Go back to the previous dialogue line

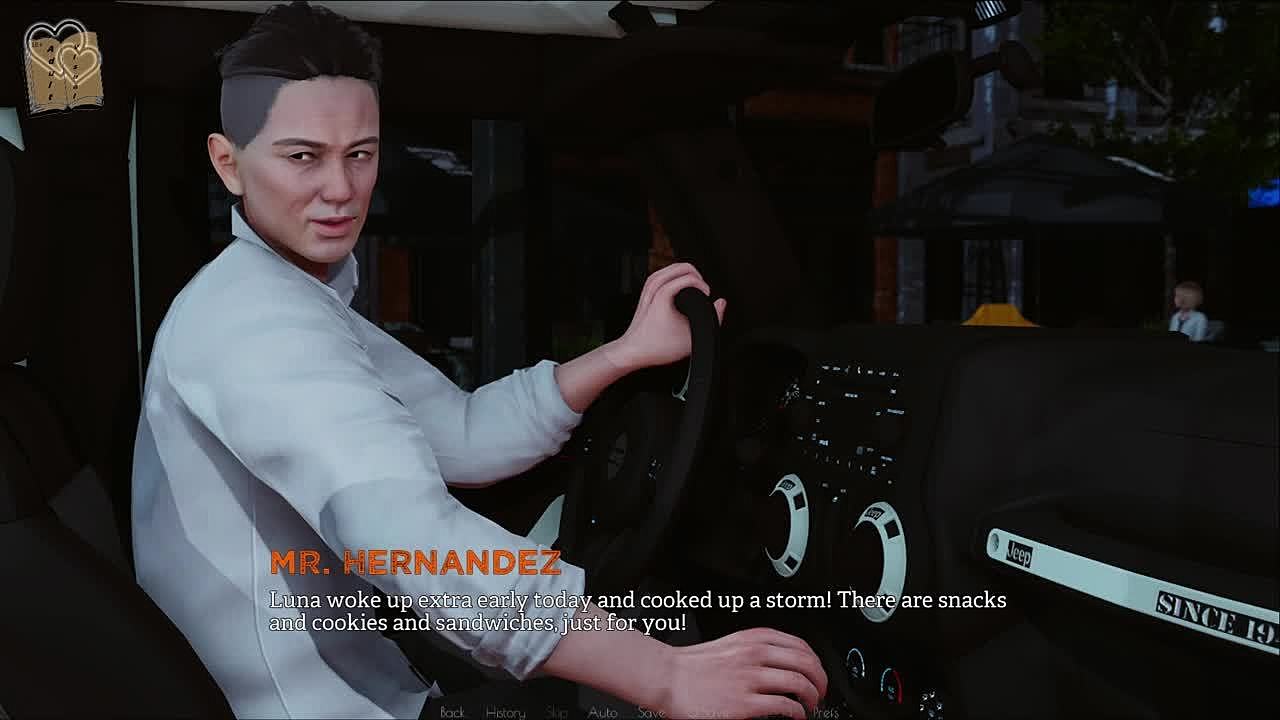(x=452, y=712)
